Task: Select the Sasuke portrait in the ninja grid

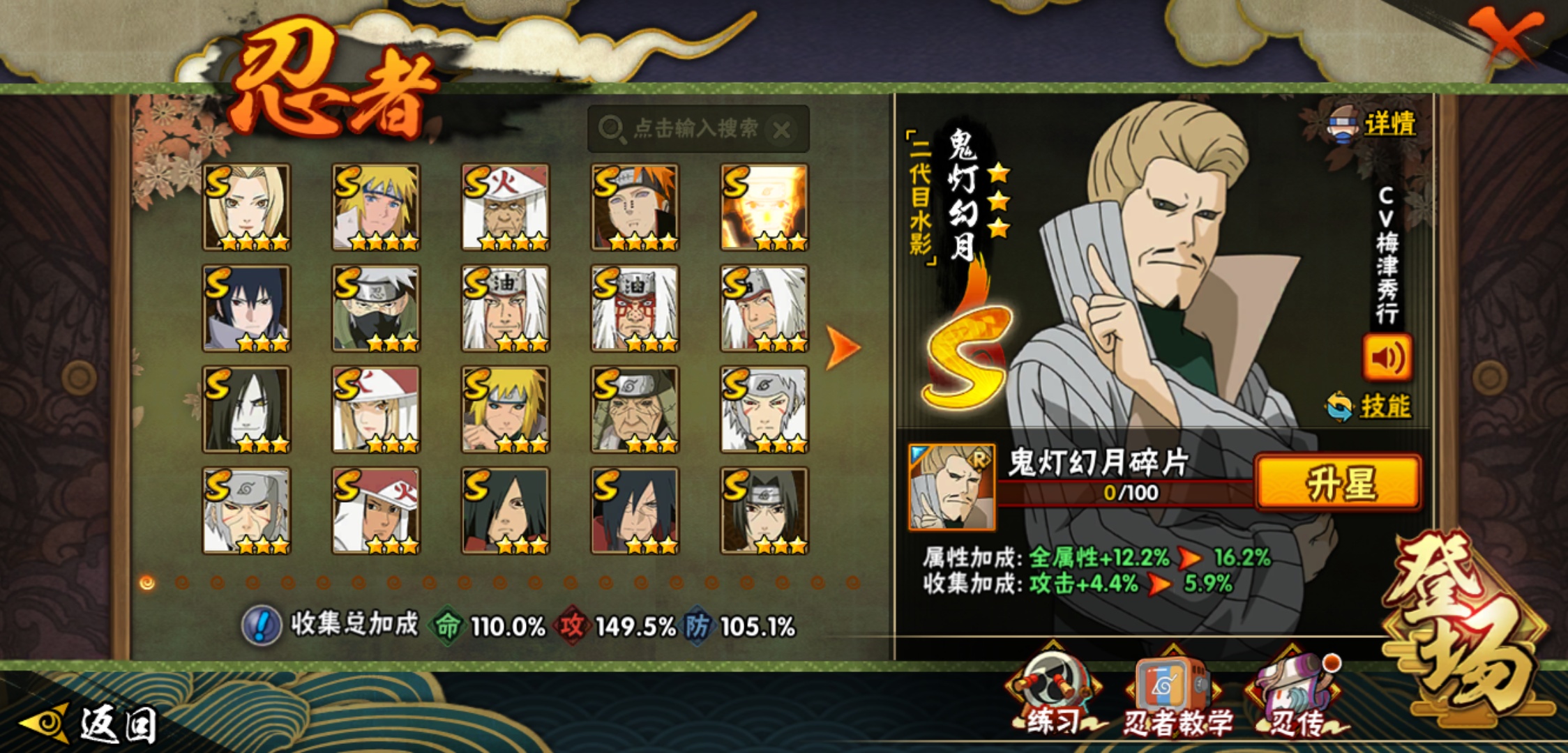Action: pyautogui.click(x=246, y=308)
